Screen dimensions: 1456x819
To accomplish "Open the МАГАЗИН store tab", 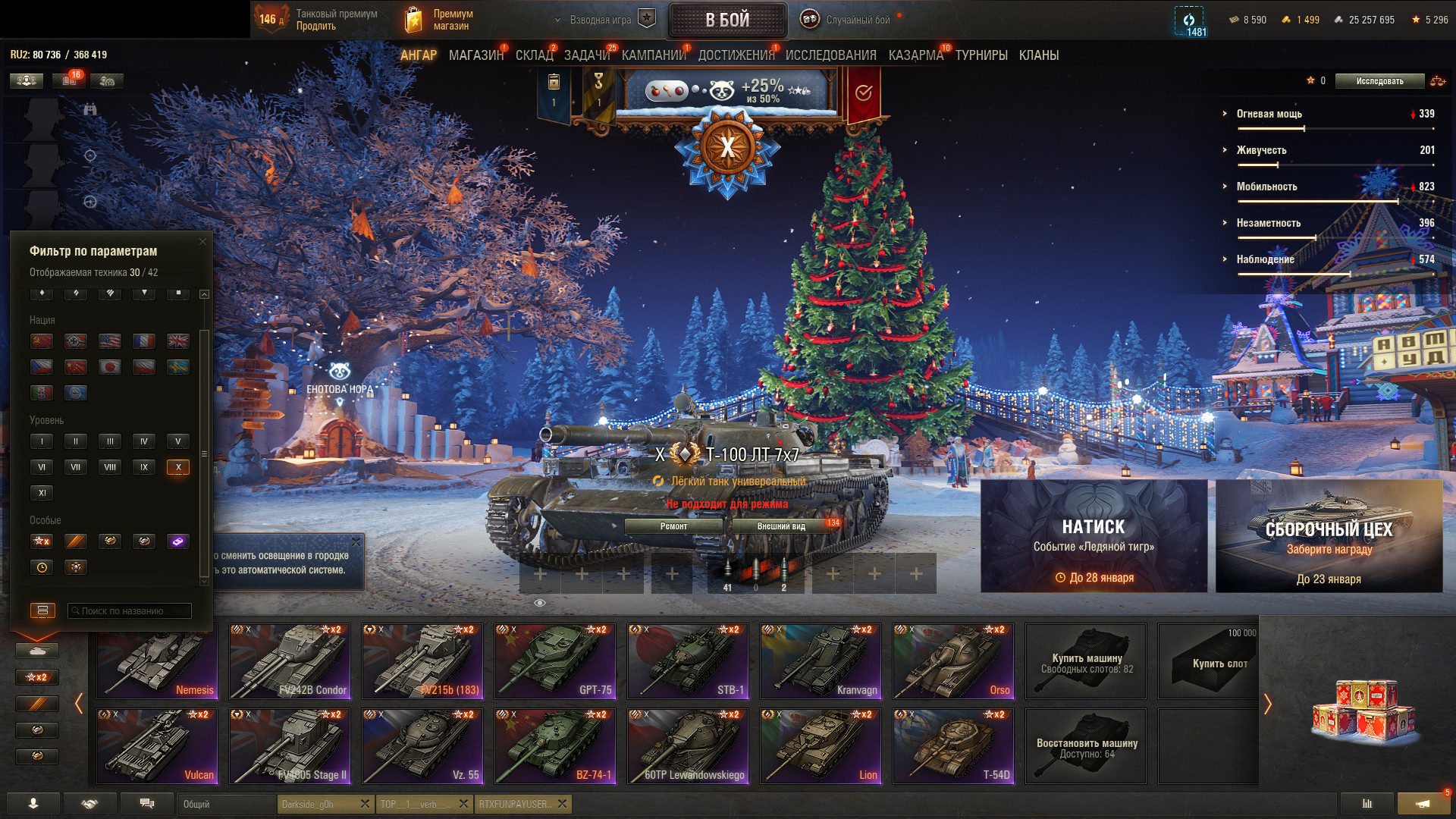I will pos(475,55).
